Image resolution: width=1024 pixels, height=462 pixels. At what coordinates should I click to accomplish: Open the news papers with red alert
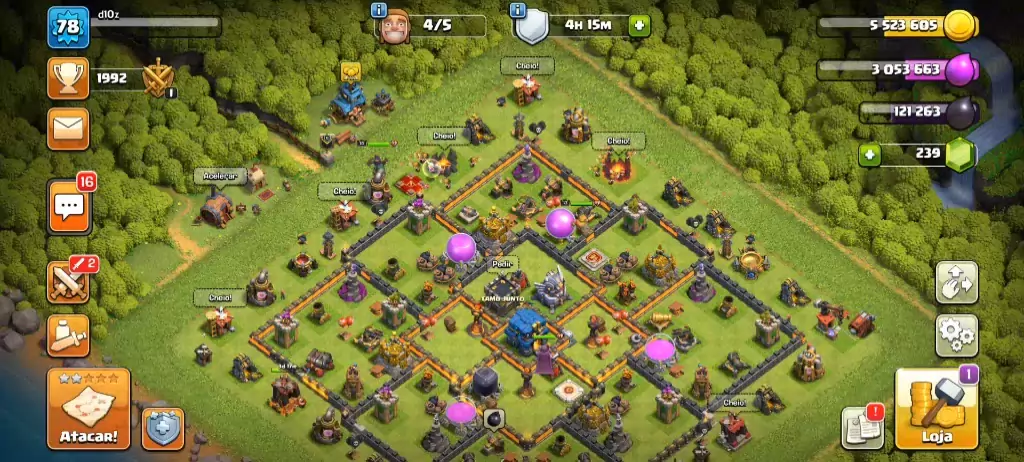tap(861, 427)
